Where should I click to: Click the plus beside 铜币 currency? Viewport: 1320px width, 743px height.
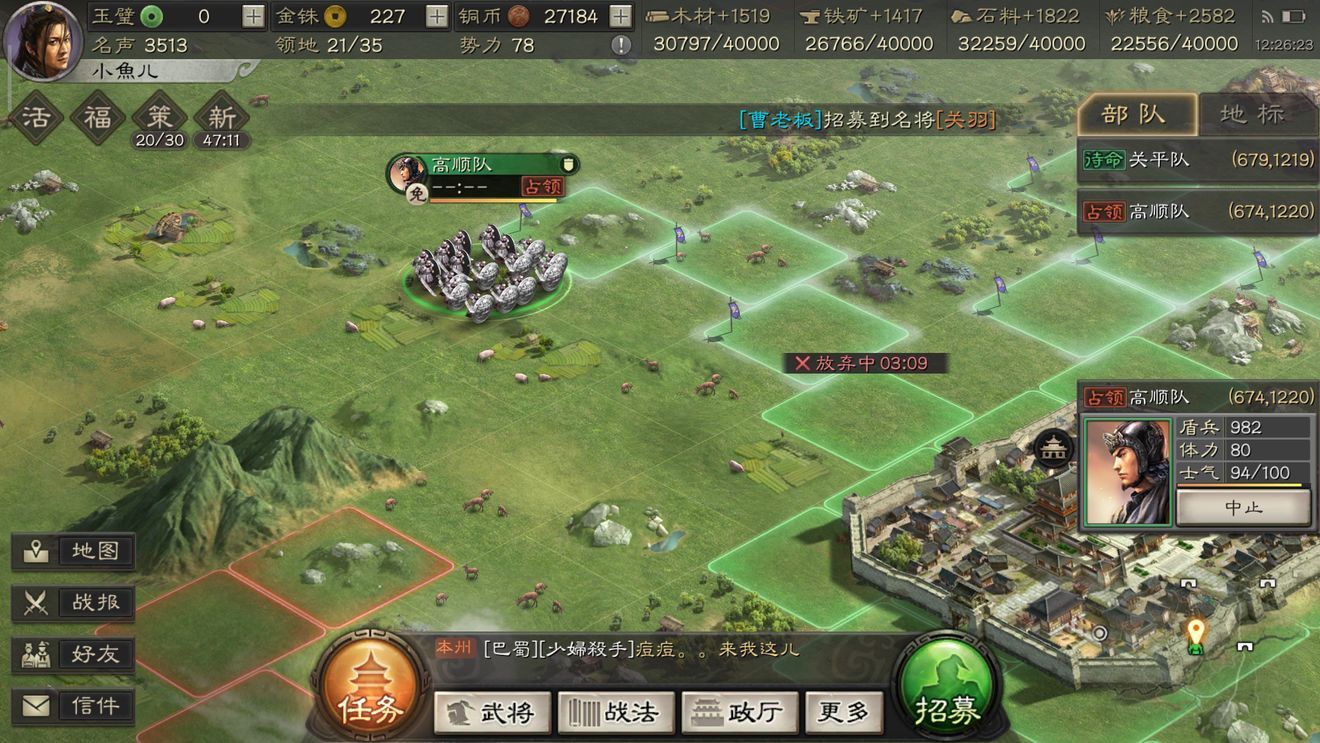(619, 16)
